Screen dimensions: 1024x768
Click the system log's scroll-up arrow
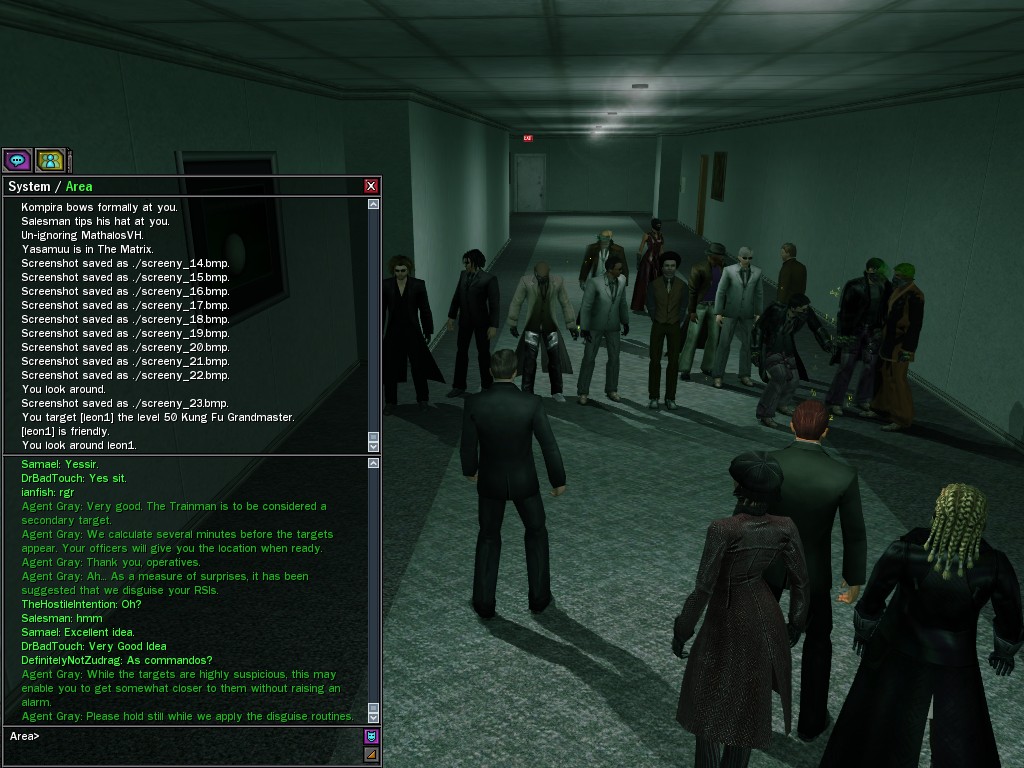click(374, 204)
